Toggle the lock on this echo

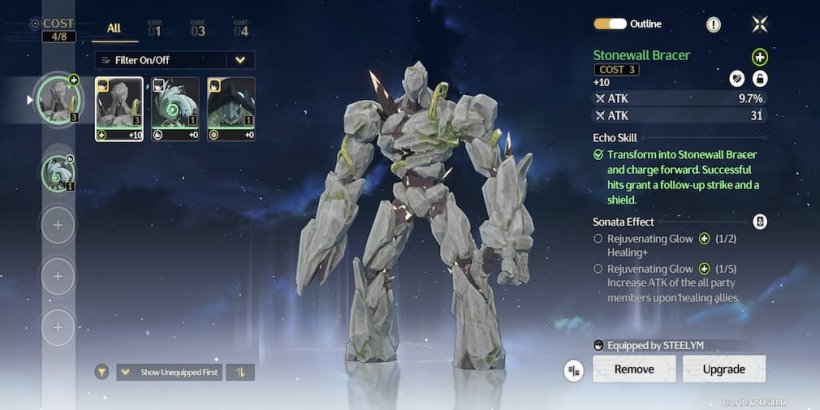pos(760,79)
